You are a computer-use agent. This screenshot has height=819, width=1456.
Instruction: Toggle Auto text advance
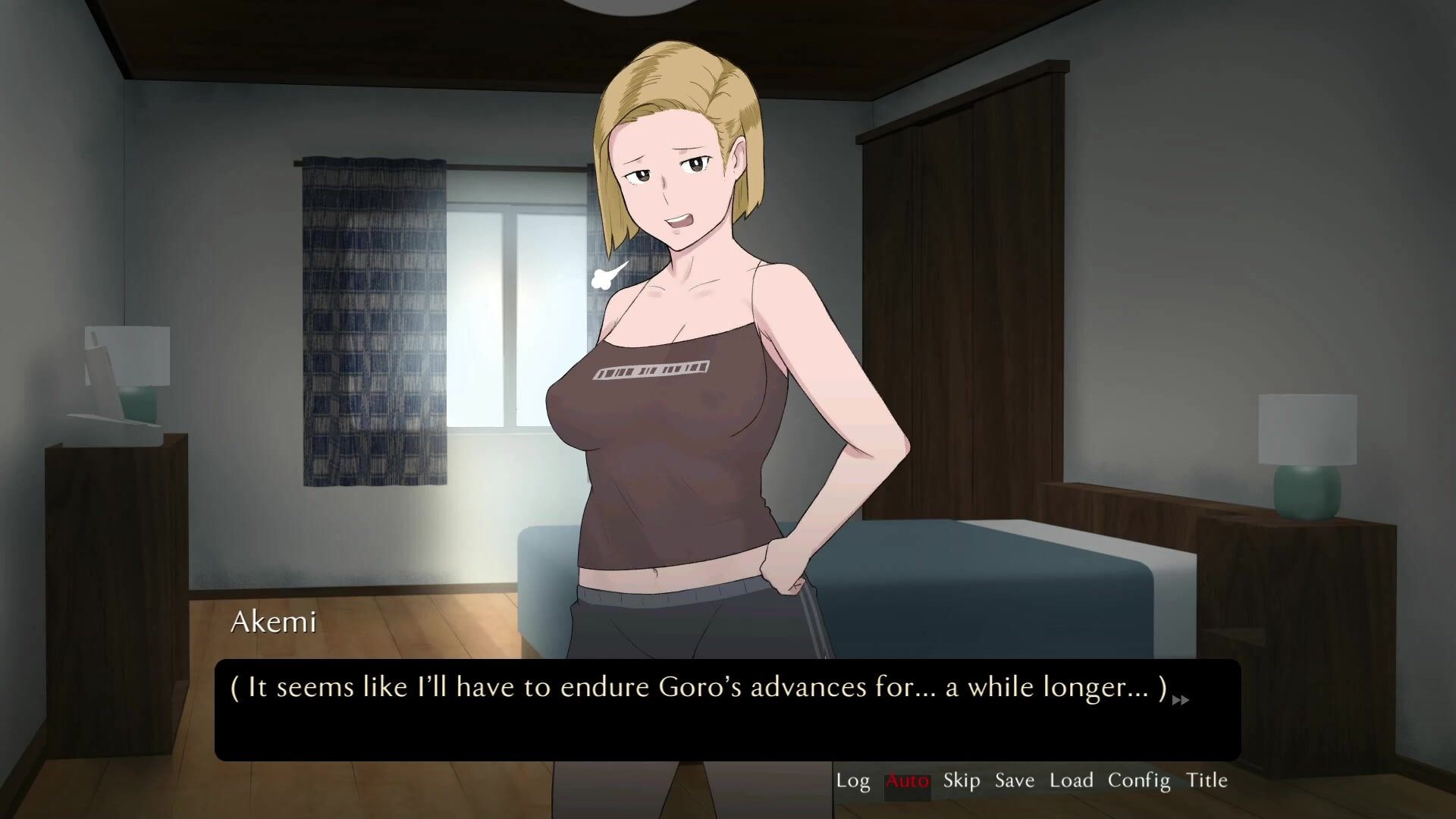coord(907,780)
